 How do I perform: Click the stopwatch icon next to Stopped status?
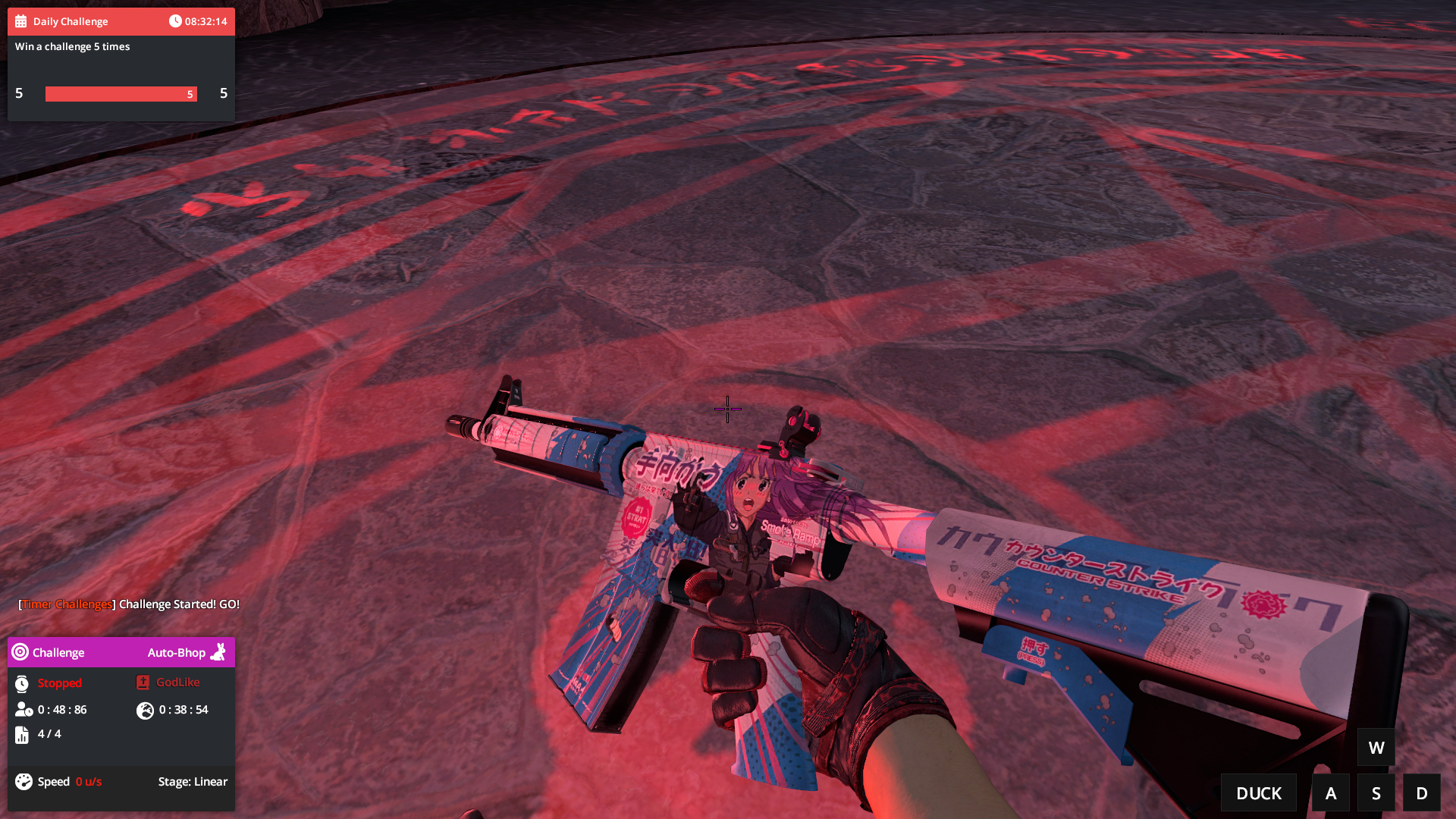pyautogui.click(x=20, y=682)
